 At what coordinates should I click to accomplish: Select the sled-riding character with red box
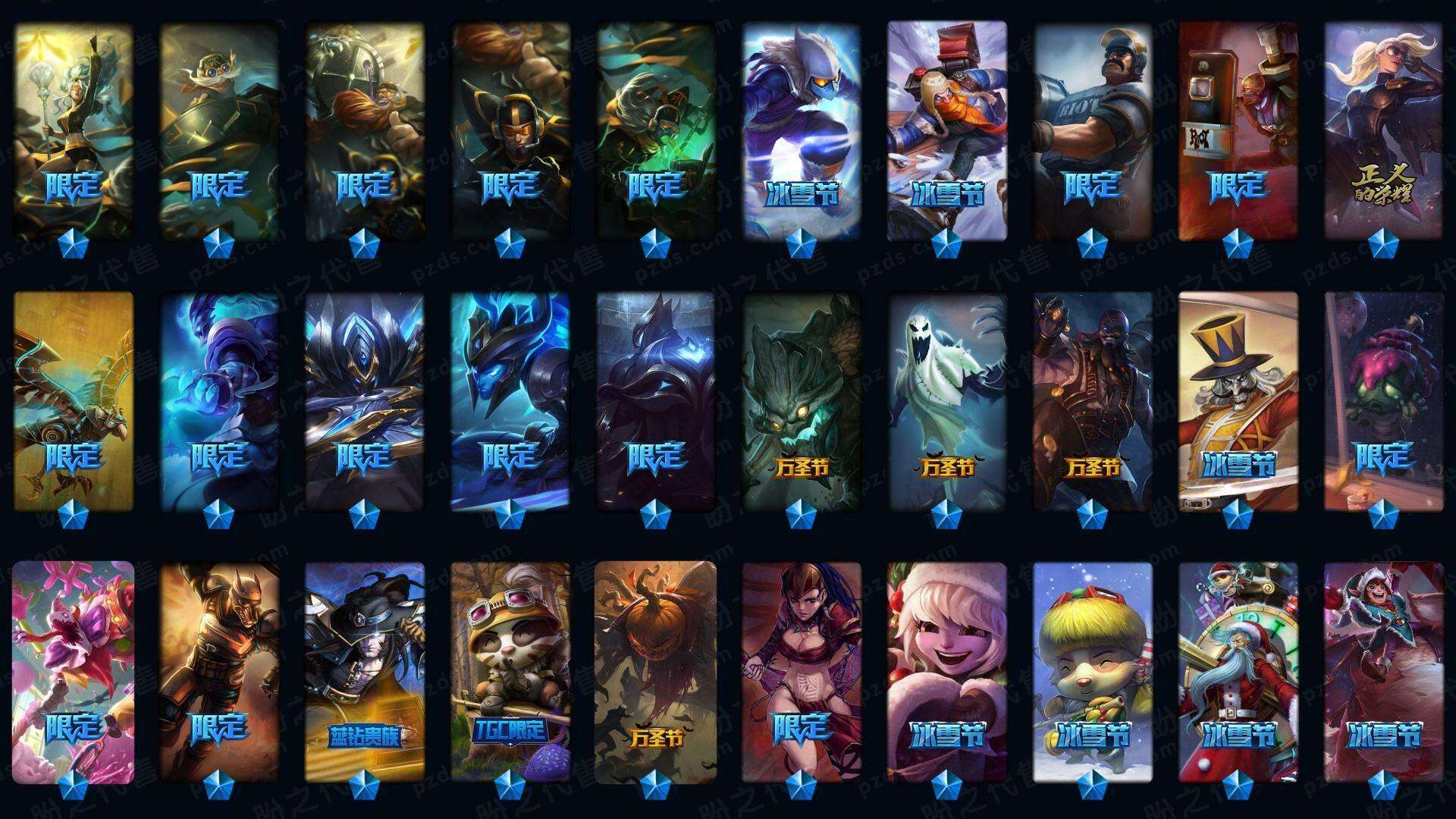pos(947,129)
